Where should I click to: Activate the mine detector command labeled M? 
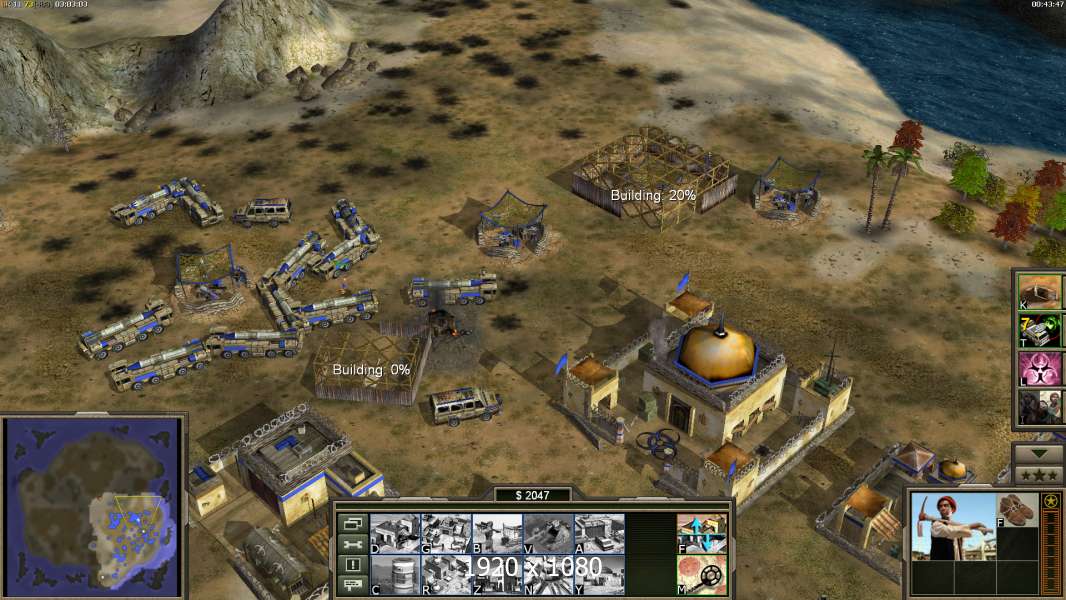tap(702, 574)
